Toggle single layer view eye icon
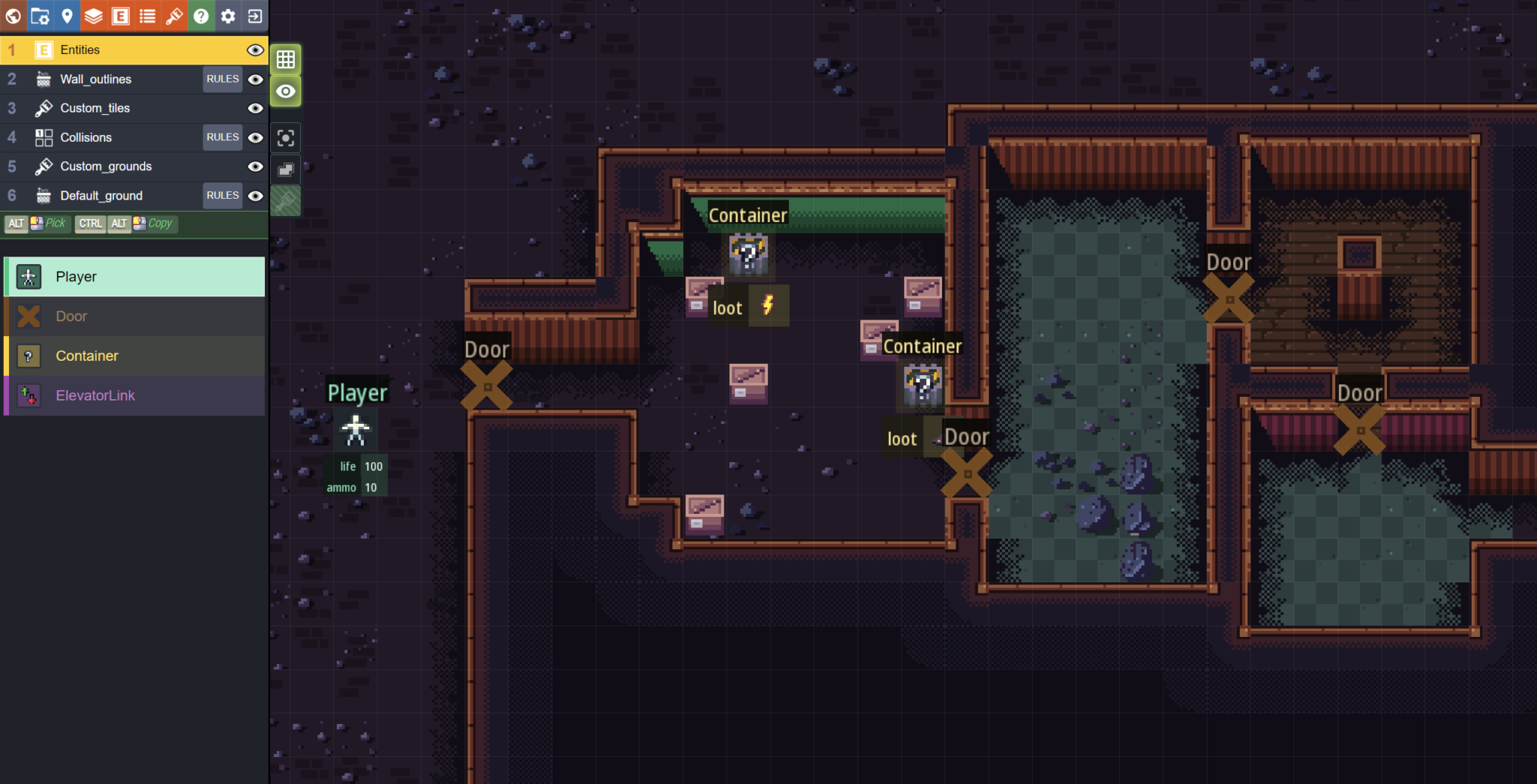Image resolution: width=1537 pixels, height=784 pixels. click(x=286, y=90)
